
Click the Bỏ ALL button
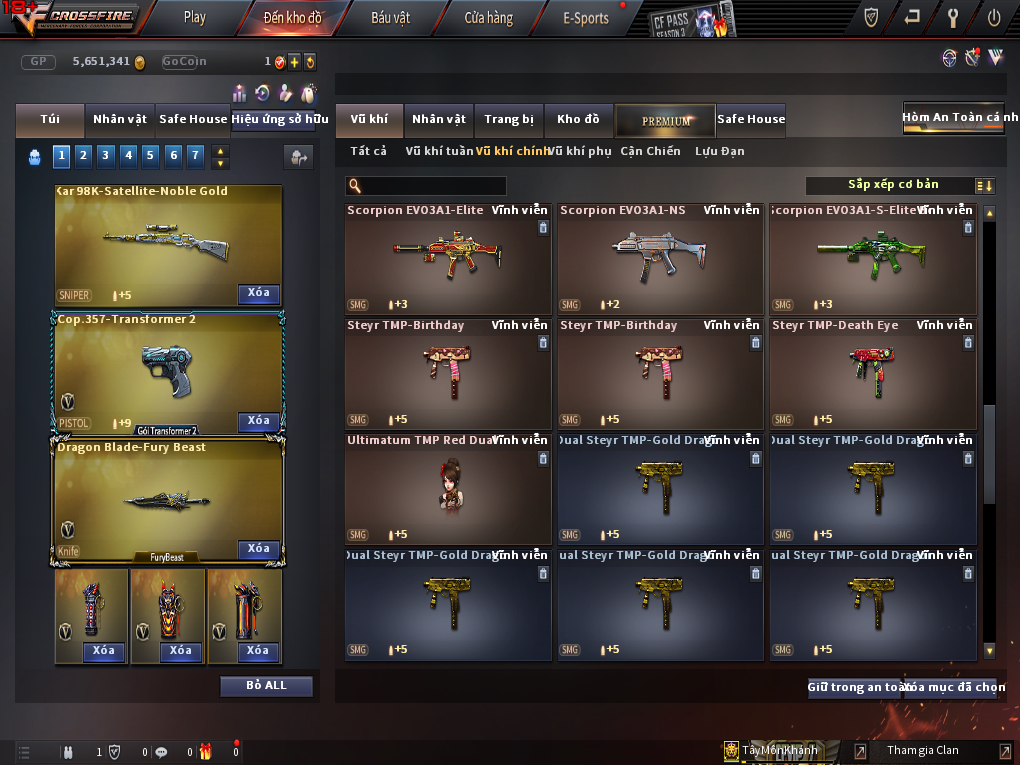point(266,686)
